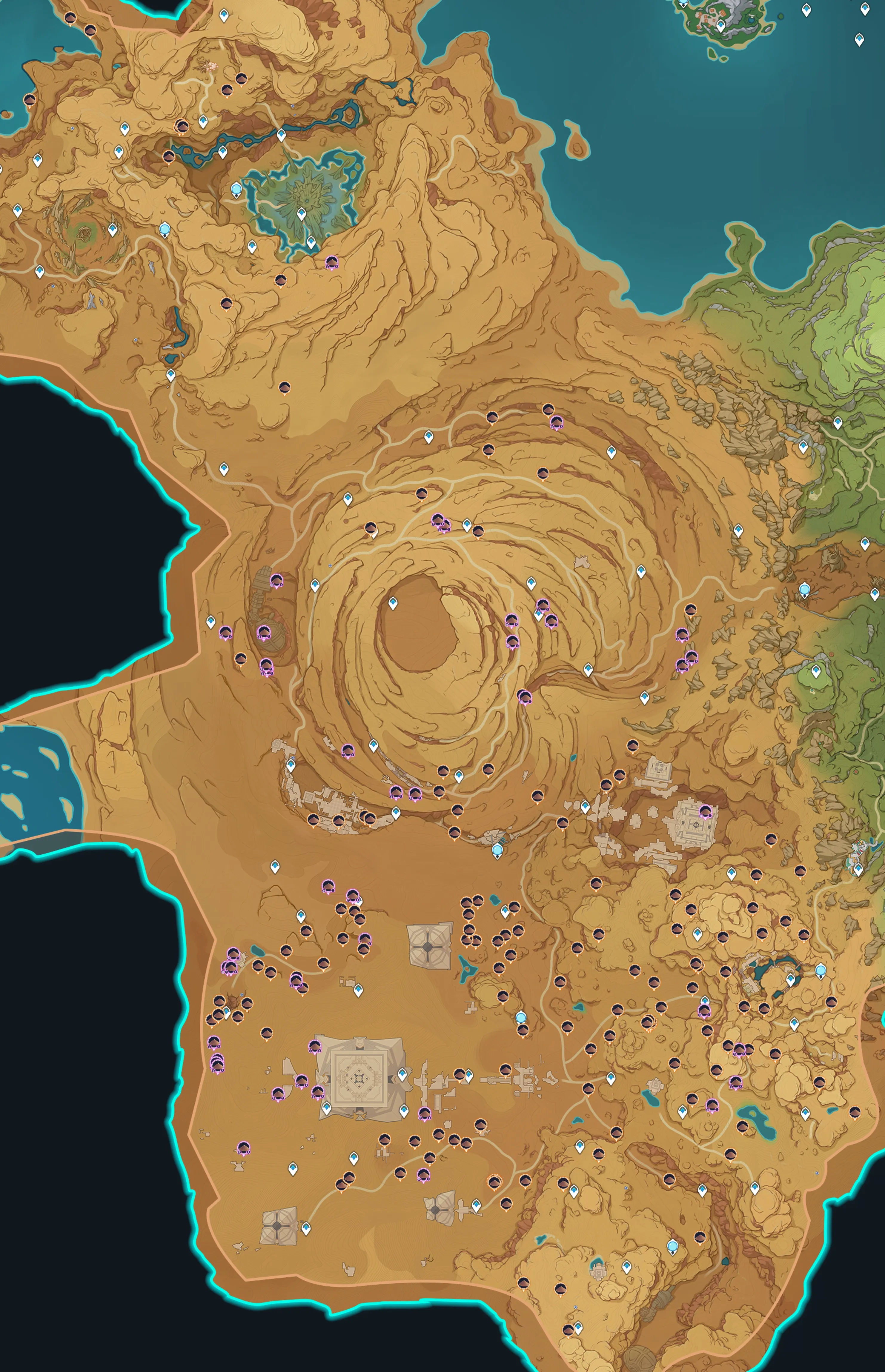The height and width of the screenshot is (1372, 885).
Task: Click the waypoint inside the crater's dark pit
Action: [393, 603]
